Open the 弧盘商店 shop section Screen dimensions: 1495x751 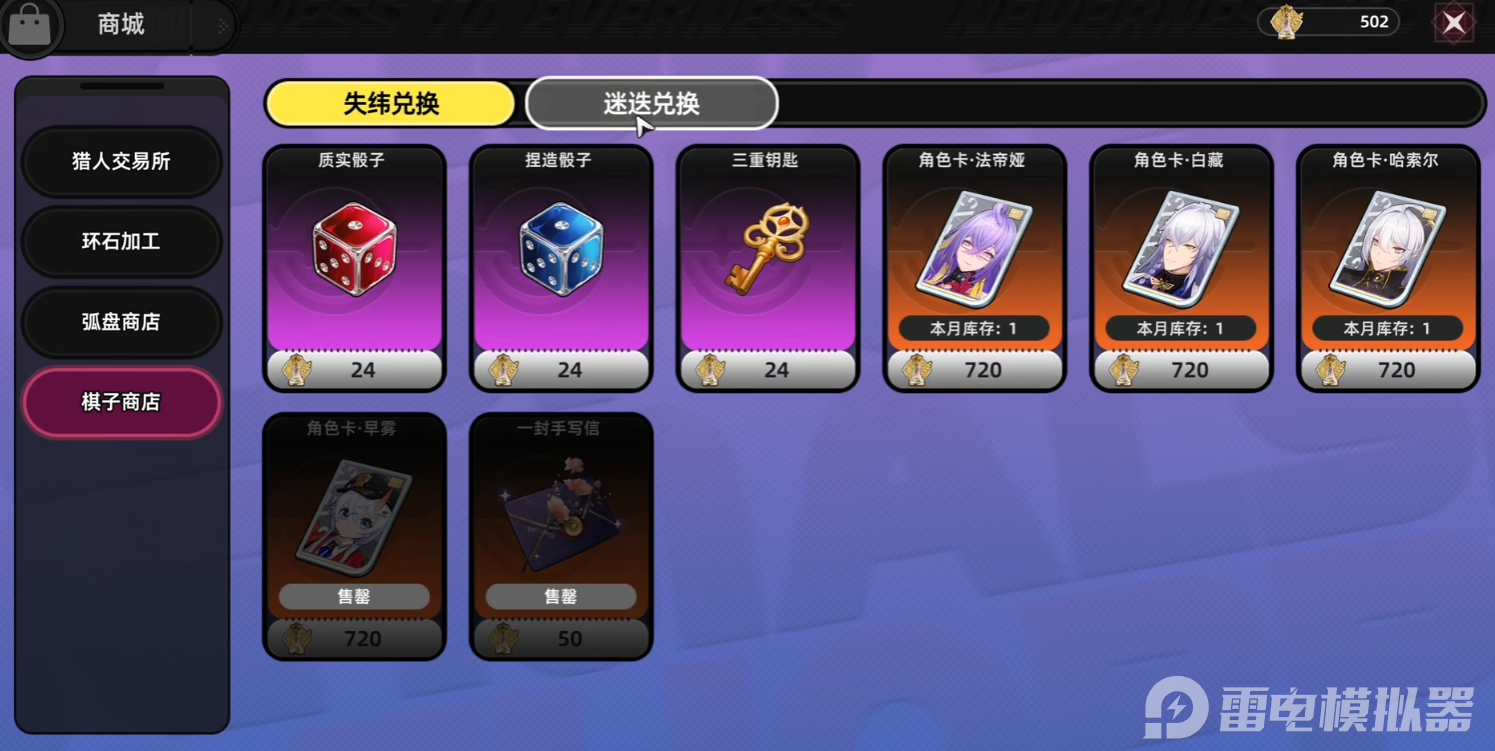click(x=121, y=322)
